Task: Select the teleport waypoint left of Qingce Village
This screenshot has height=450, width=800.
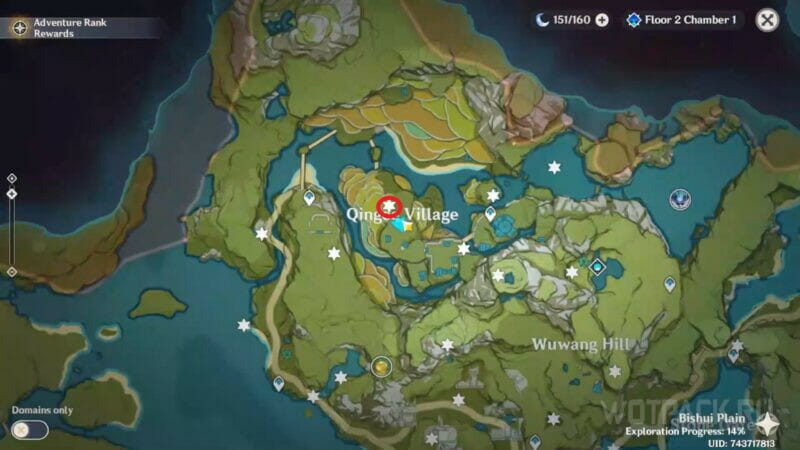Action: point(310,198)
